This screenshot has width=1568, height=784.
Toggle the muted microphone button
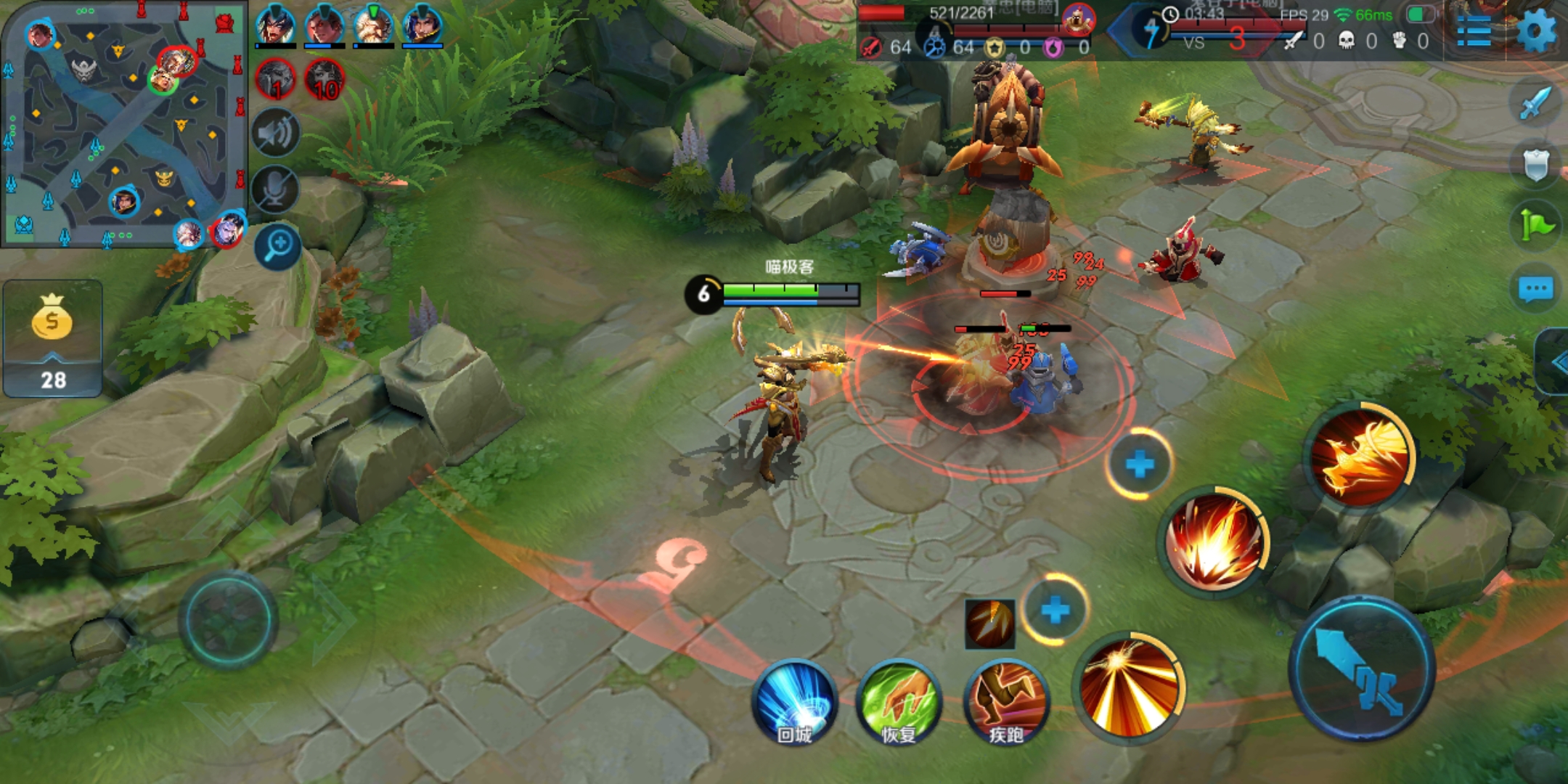pos(276,189)
